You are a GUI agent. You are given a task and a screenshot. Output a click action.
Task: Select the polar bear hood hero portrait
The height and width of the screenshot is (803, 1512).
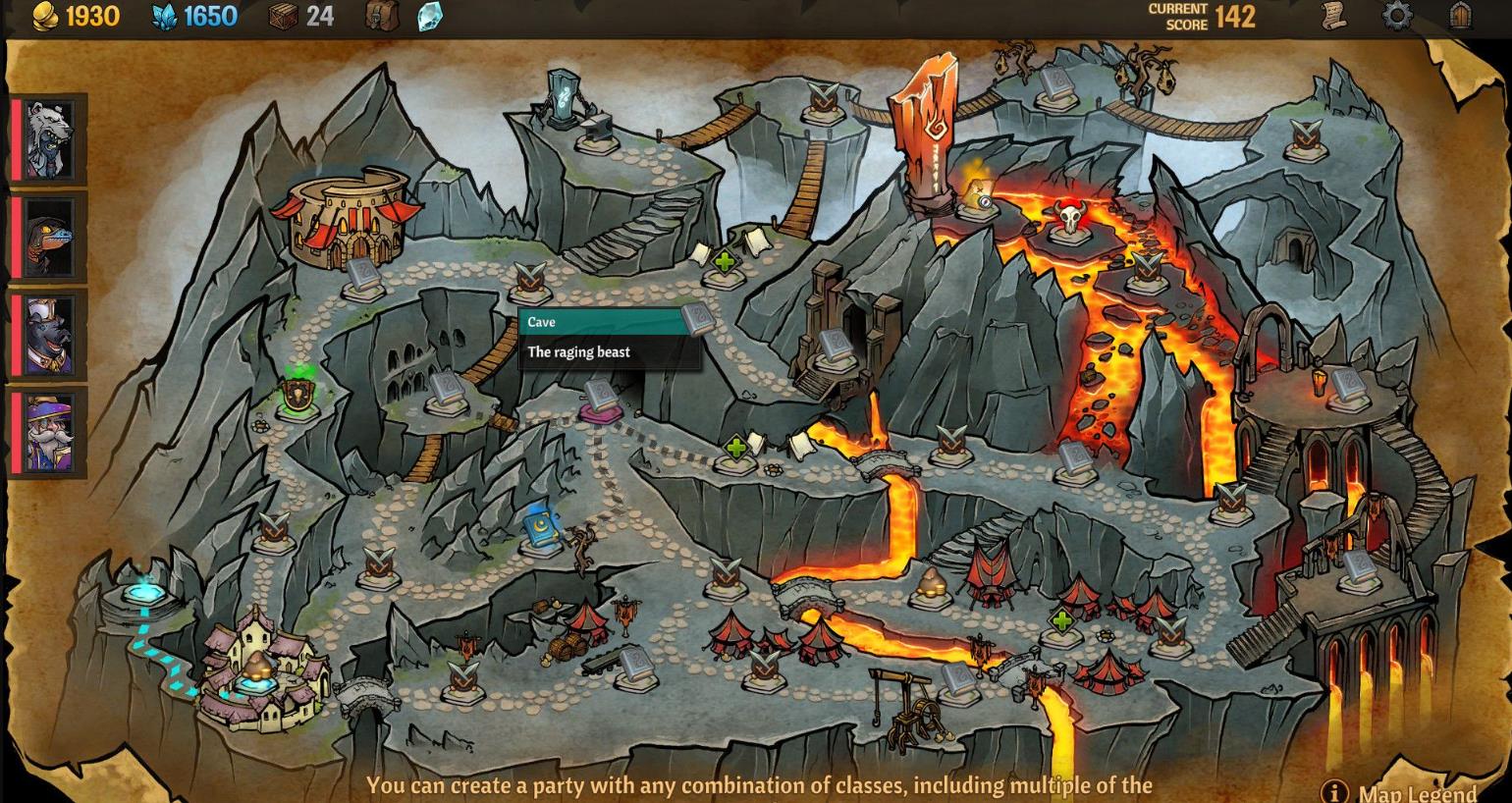(48, 139)
